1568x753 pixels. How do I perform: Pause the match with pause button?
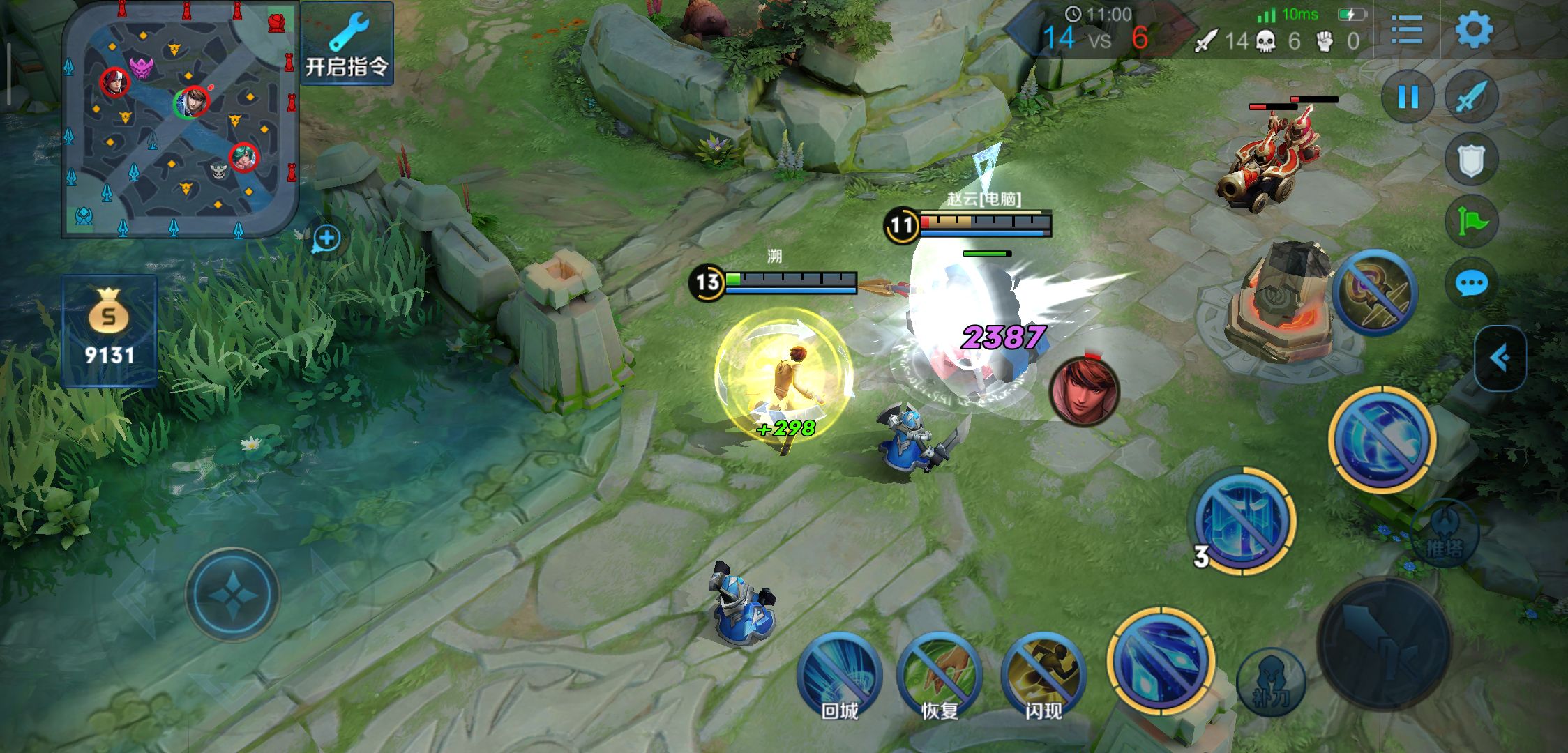1408,97
